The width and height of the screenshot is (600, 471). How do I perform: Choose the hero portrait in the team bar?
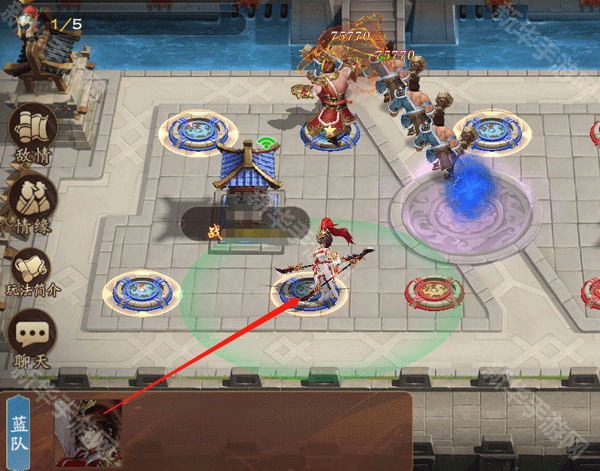pyautogui.click(x=88, y=431)
